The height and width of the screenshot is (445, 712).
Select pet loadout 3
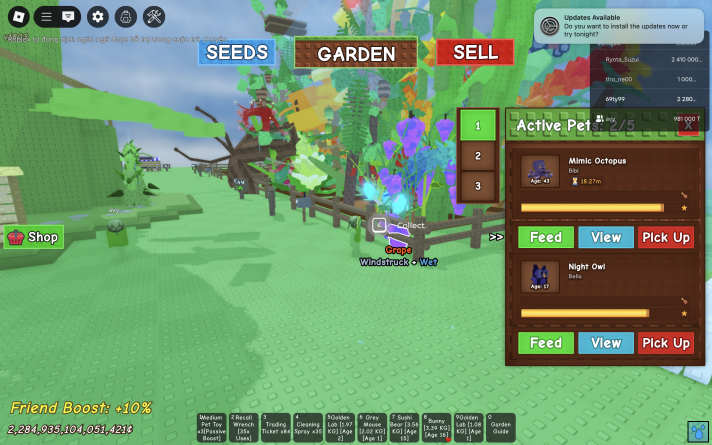[478, 186]
